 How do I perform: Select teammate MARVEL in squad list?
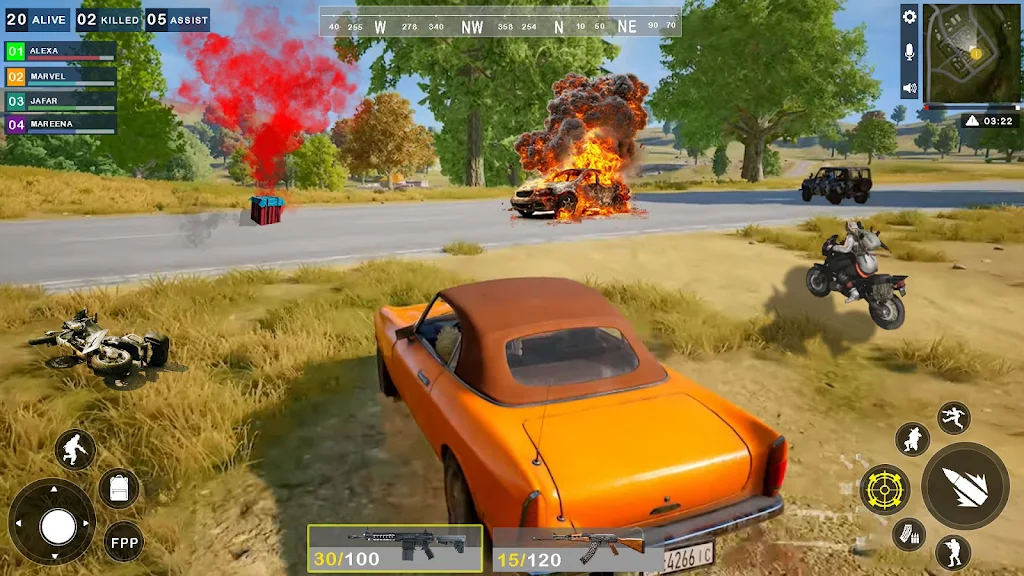(x=61, y=76)
